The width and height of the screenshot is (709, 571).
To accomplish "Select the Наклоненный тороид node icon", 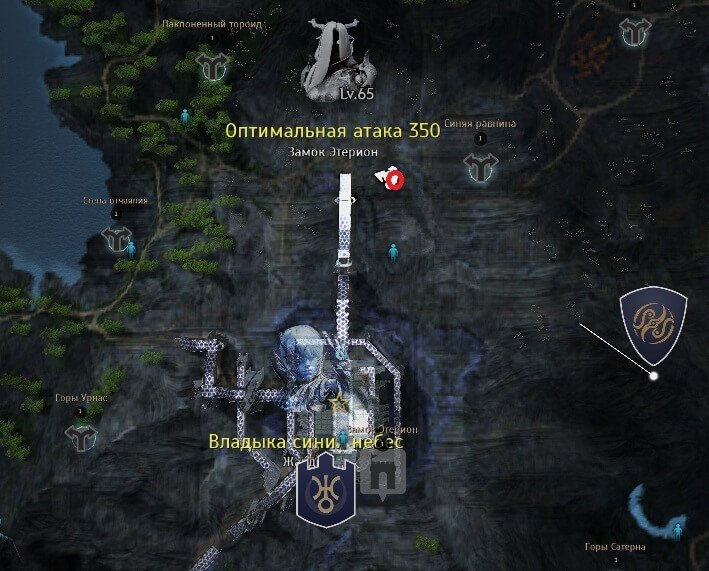I will (x=211, y=66).
